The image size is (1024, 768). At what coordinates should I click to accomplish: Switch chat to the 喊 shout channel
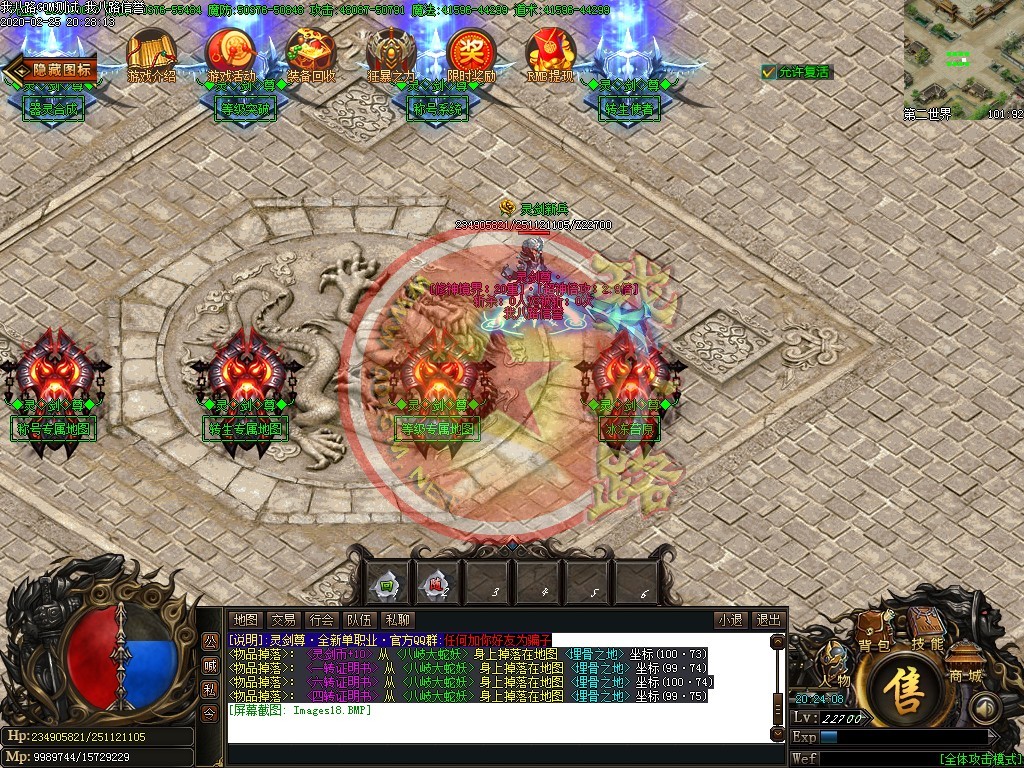(210, 665)
